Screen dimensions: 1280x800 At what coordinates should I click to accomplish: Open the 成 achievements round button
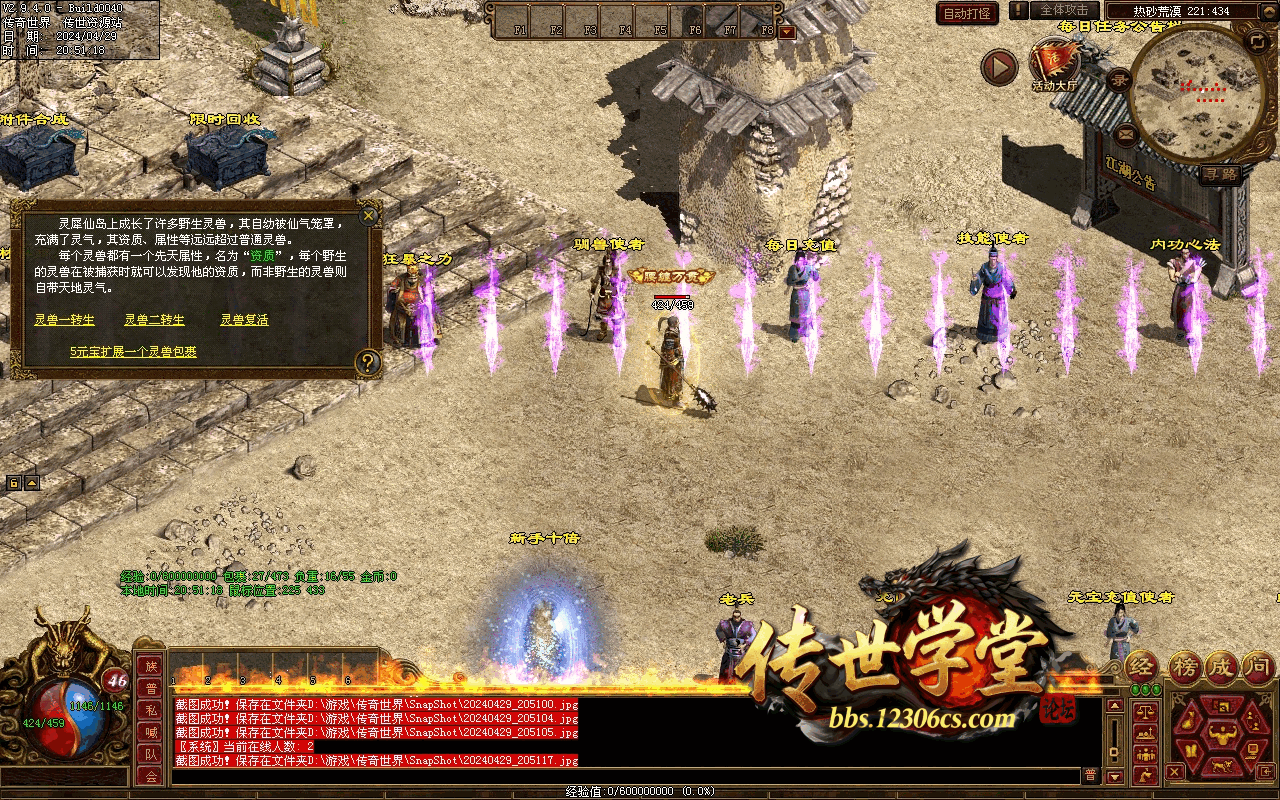1221,666
